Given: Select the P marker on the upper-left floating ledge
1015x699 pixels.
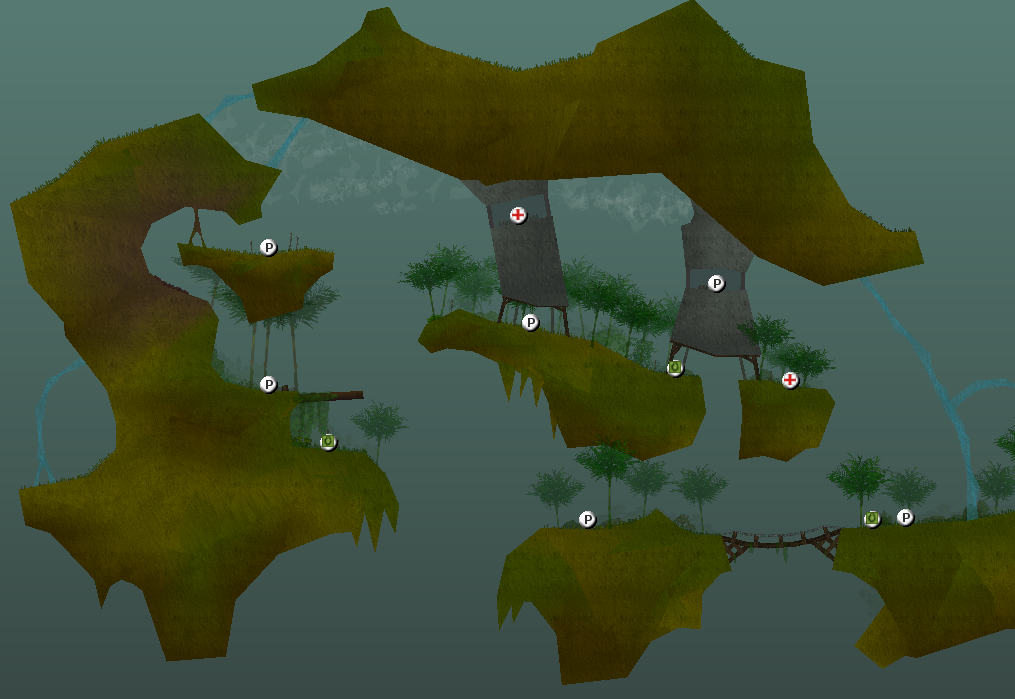Looking at the screenshot, I should click(x=268, y=247).
